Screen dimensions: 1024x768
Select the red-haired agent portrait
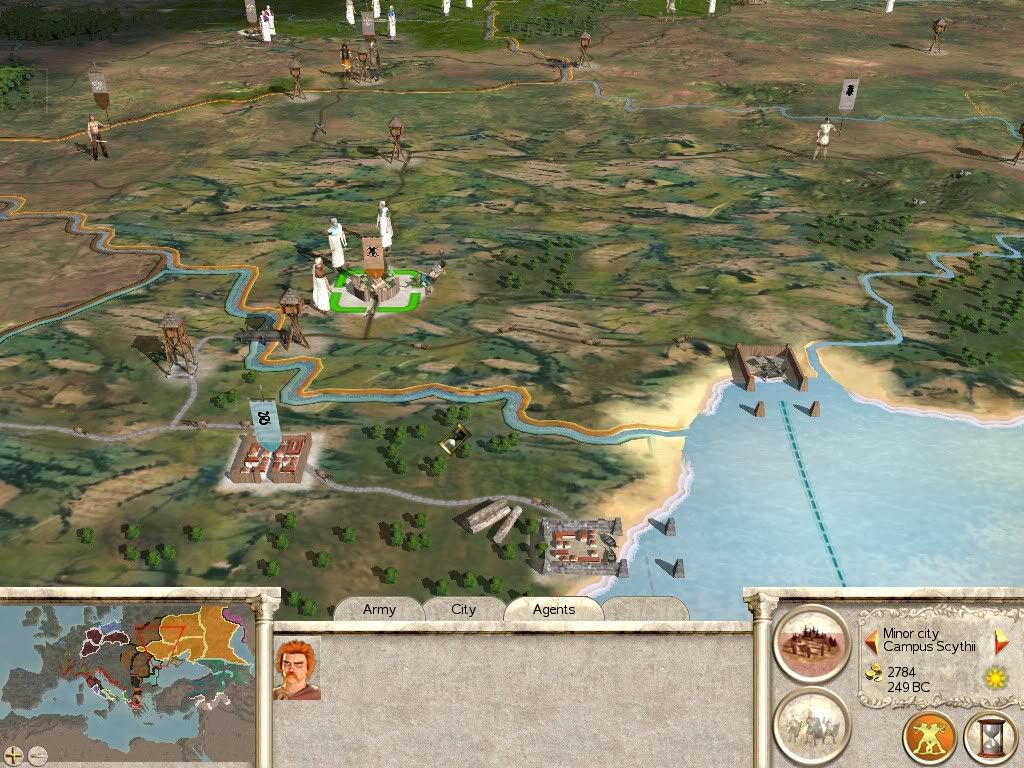pyautogui.click(x=296, y=668)
